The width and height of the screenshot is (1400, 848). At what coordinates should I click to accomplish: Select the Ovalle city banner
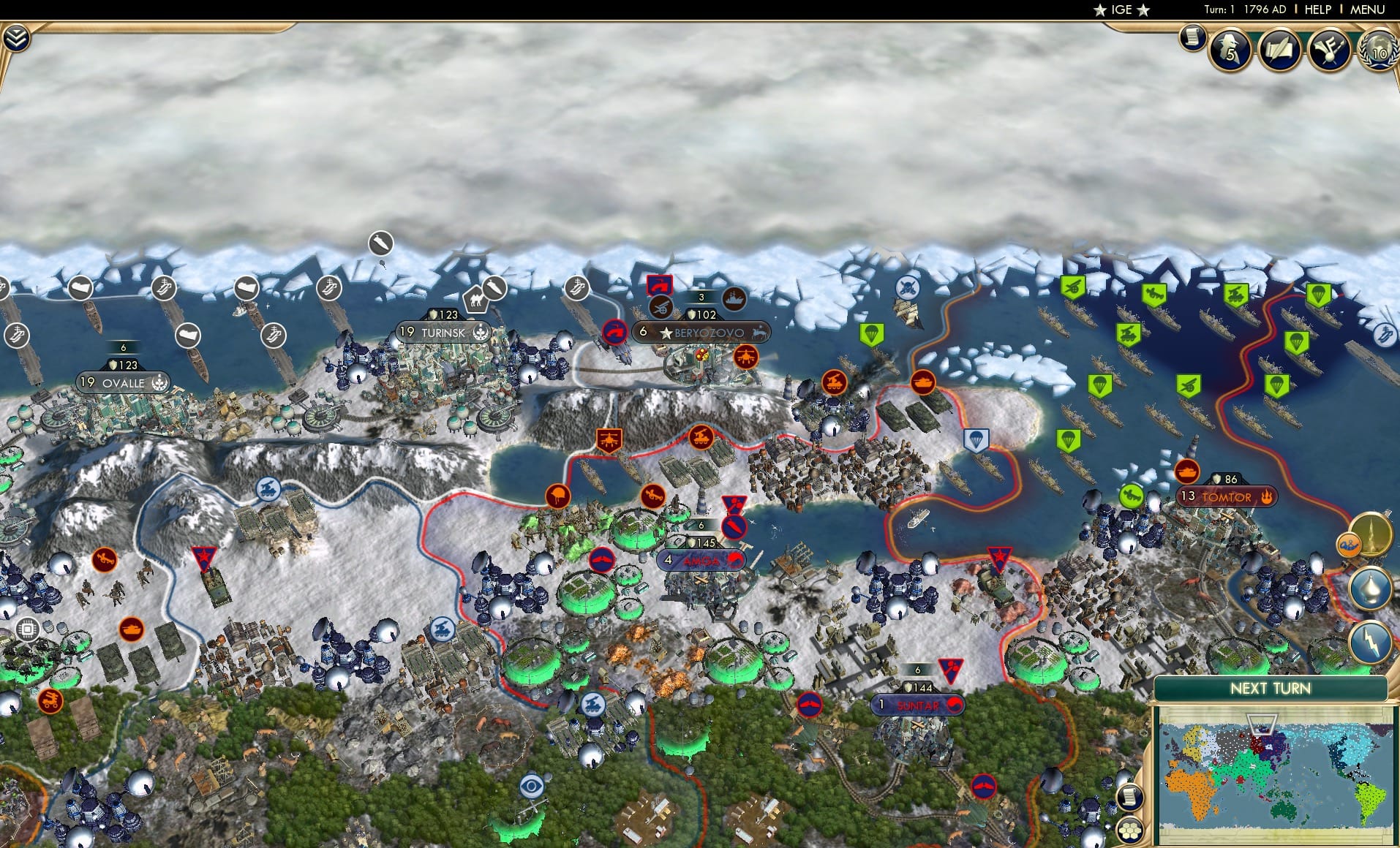(x=123, y=382)
